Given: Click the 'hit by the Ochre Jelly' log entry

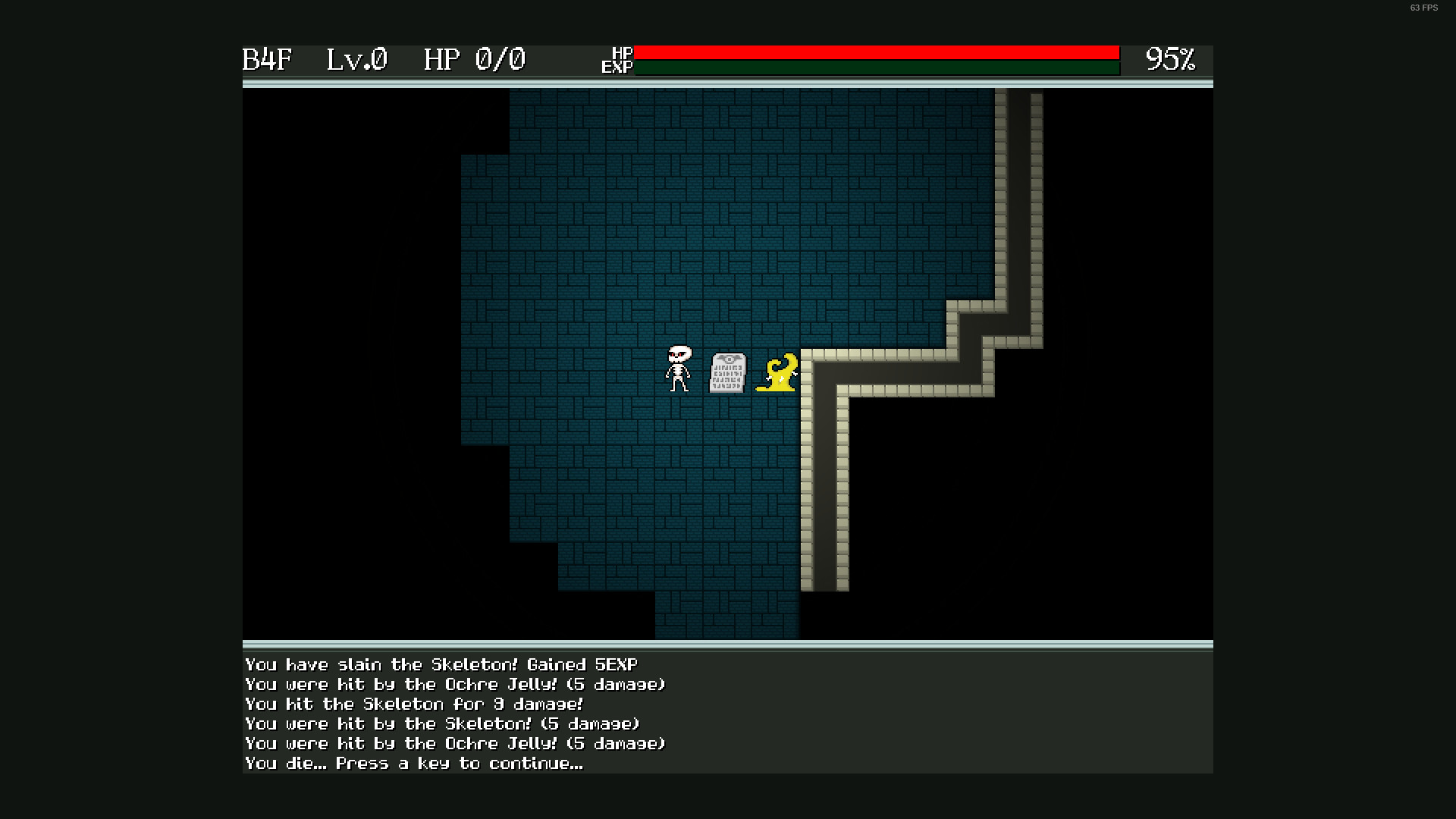Looking at the screenshot, I should 453,684.
